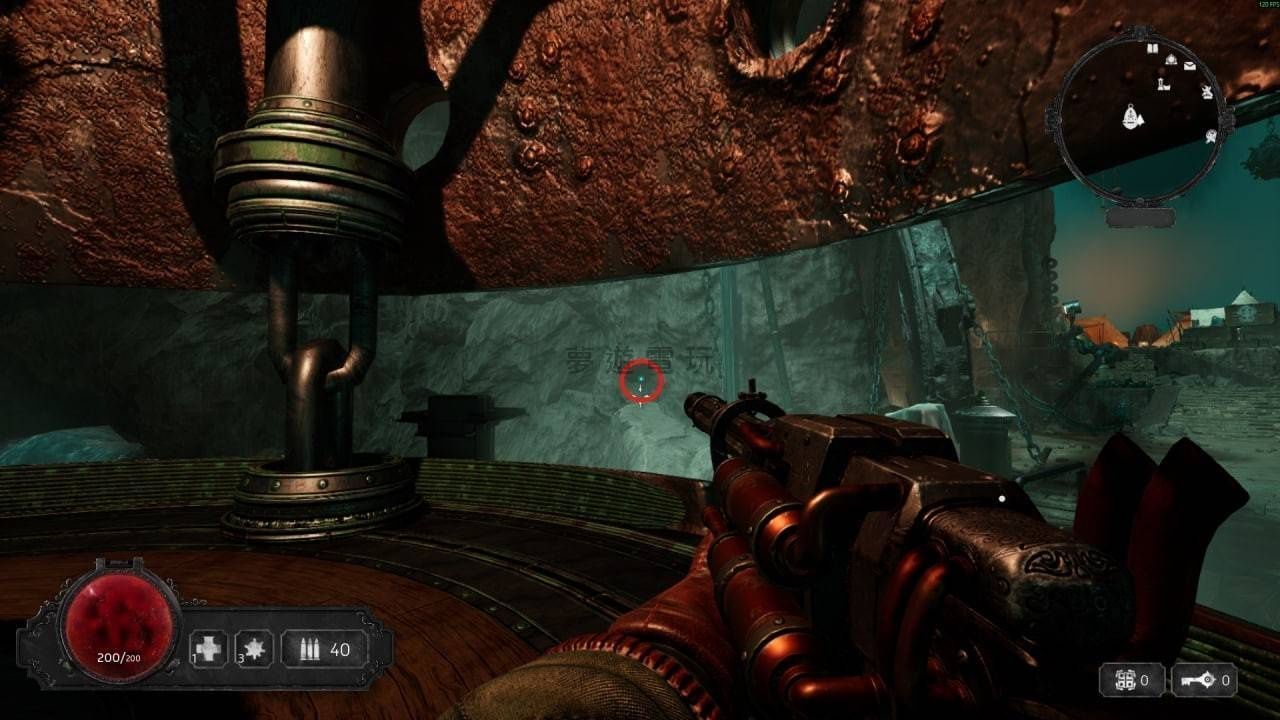Use the healing cross item slot
1280x720 pixels.
point(209,650)
